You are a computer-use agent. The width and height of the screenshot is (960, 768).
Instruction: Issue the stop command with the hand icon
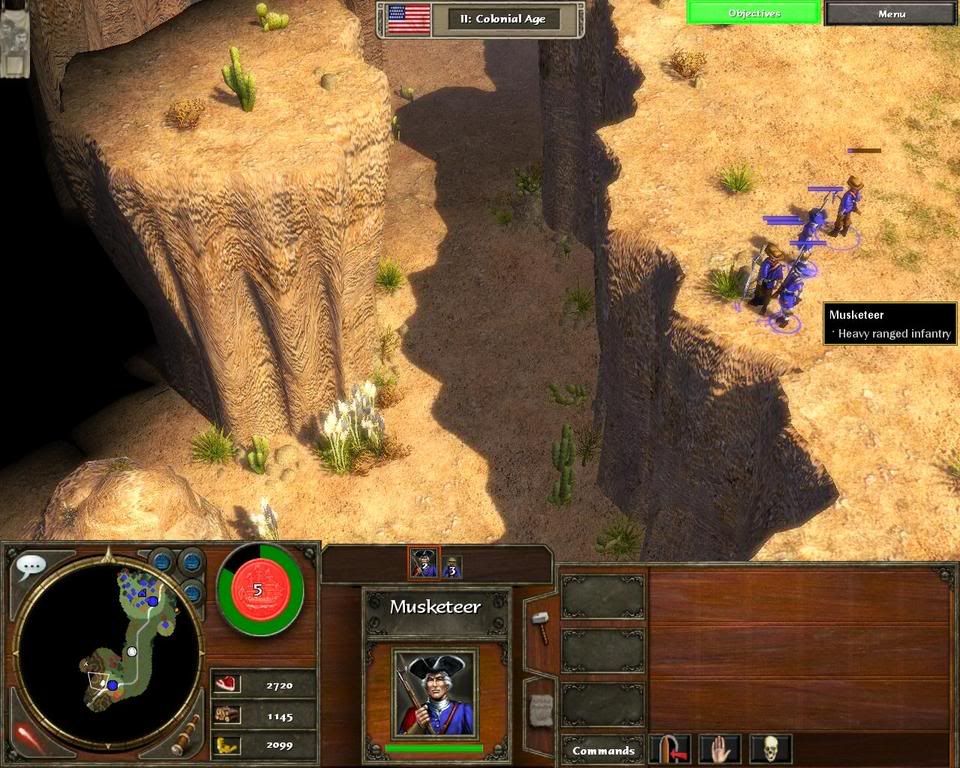(719, 749)
